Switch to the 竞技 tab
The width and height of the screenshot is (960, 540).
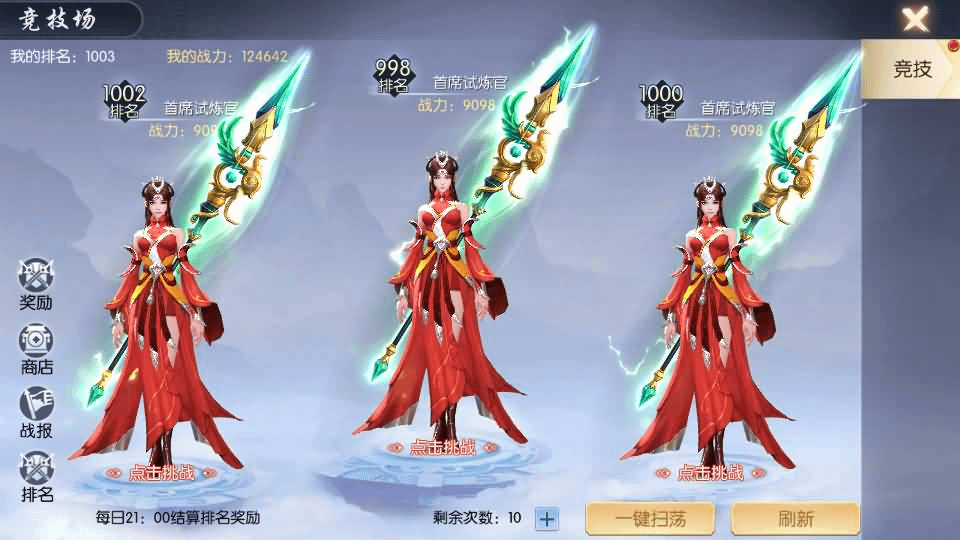(x=912, y=68)
